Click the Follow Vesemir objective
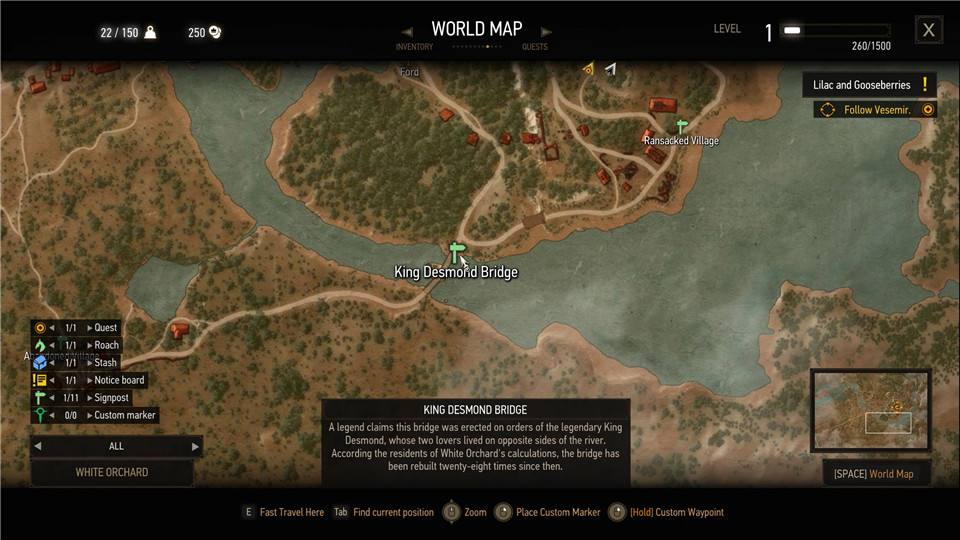The width and height of the screenshot is (960, 540). 875,110
